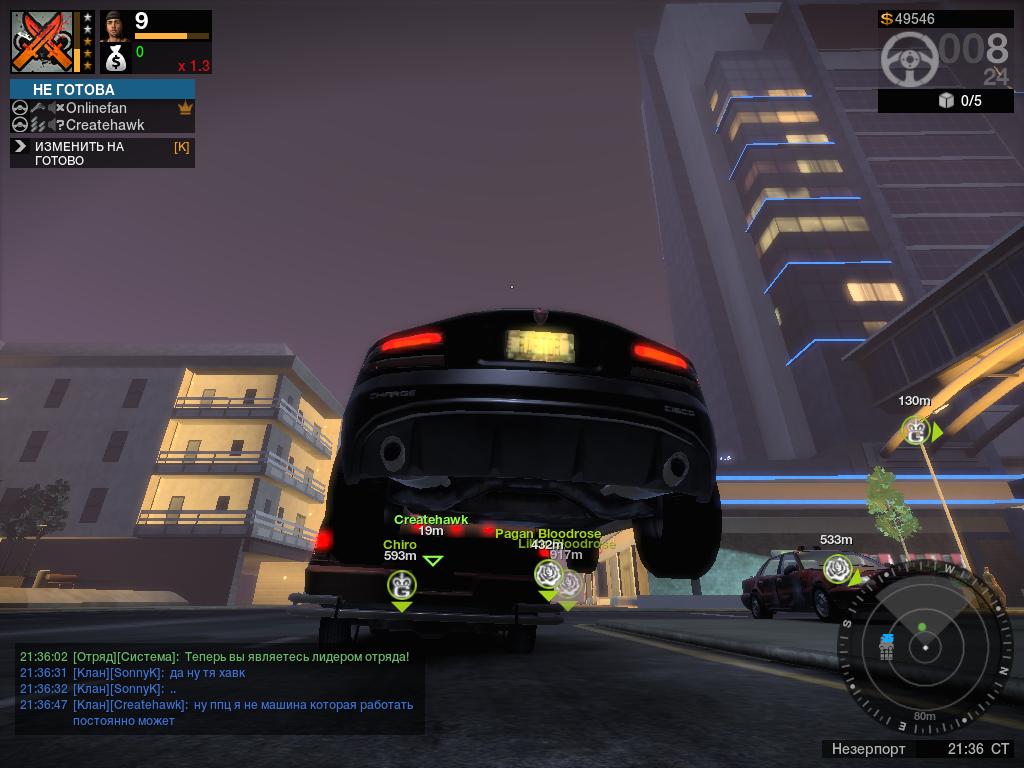Click the system squad leader chat message
Image resolution: width=1024 pixels, height=768 pixels.
(214, 657)
